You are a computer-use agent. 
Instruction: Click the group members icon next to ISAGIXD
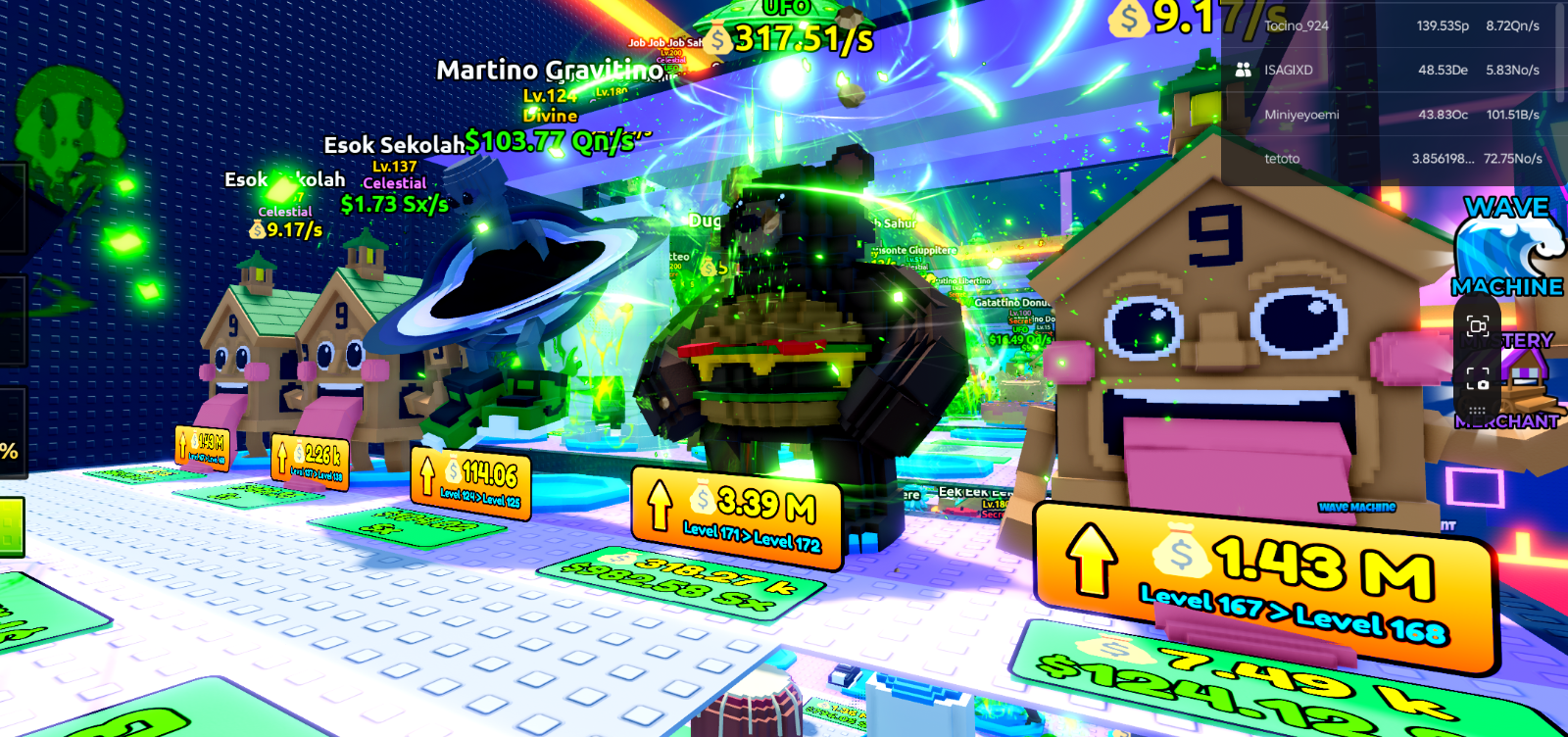pyautogui.click(x=1242, y=70)
